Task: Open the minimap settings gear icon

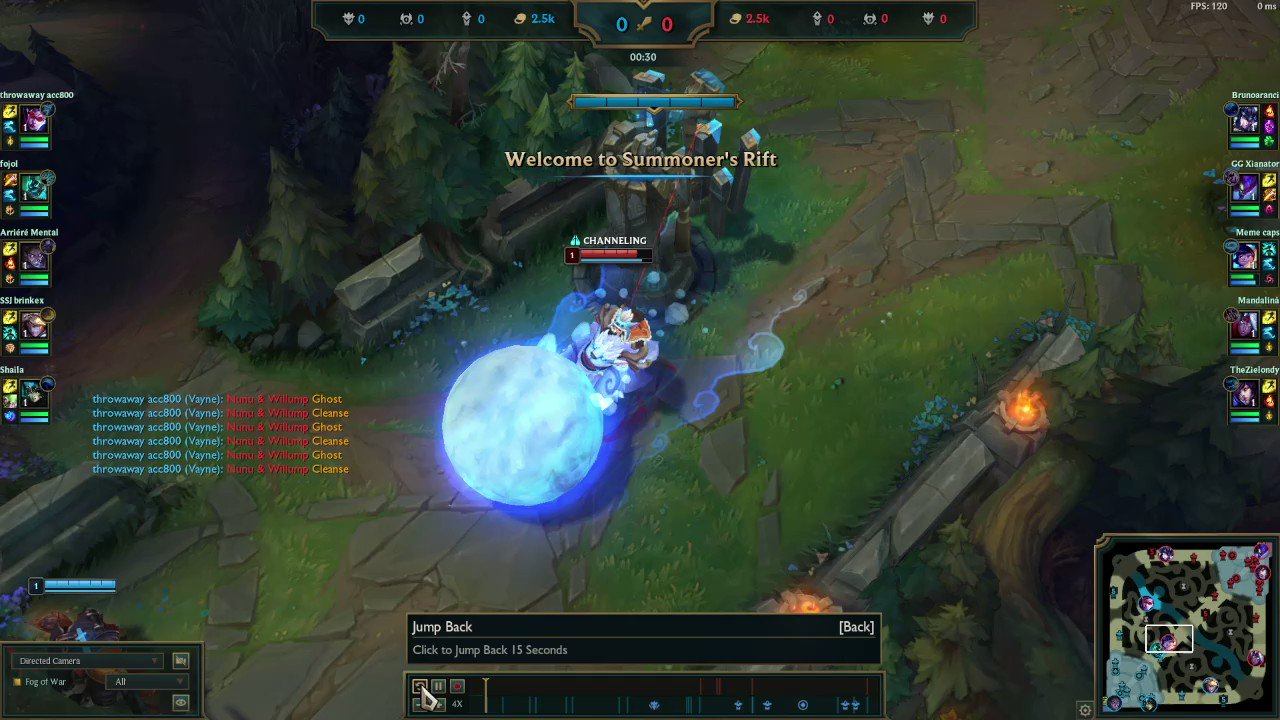Action: click(x=1085, y=709)
